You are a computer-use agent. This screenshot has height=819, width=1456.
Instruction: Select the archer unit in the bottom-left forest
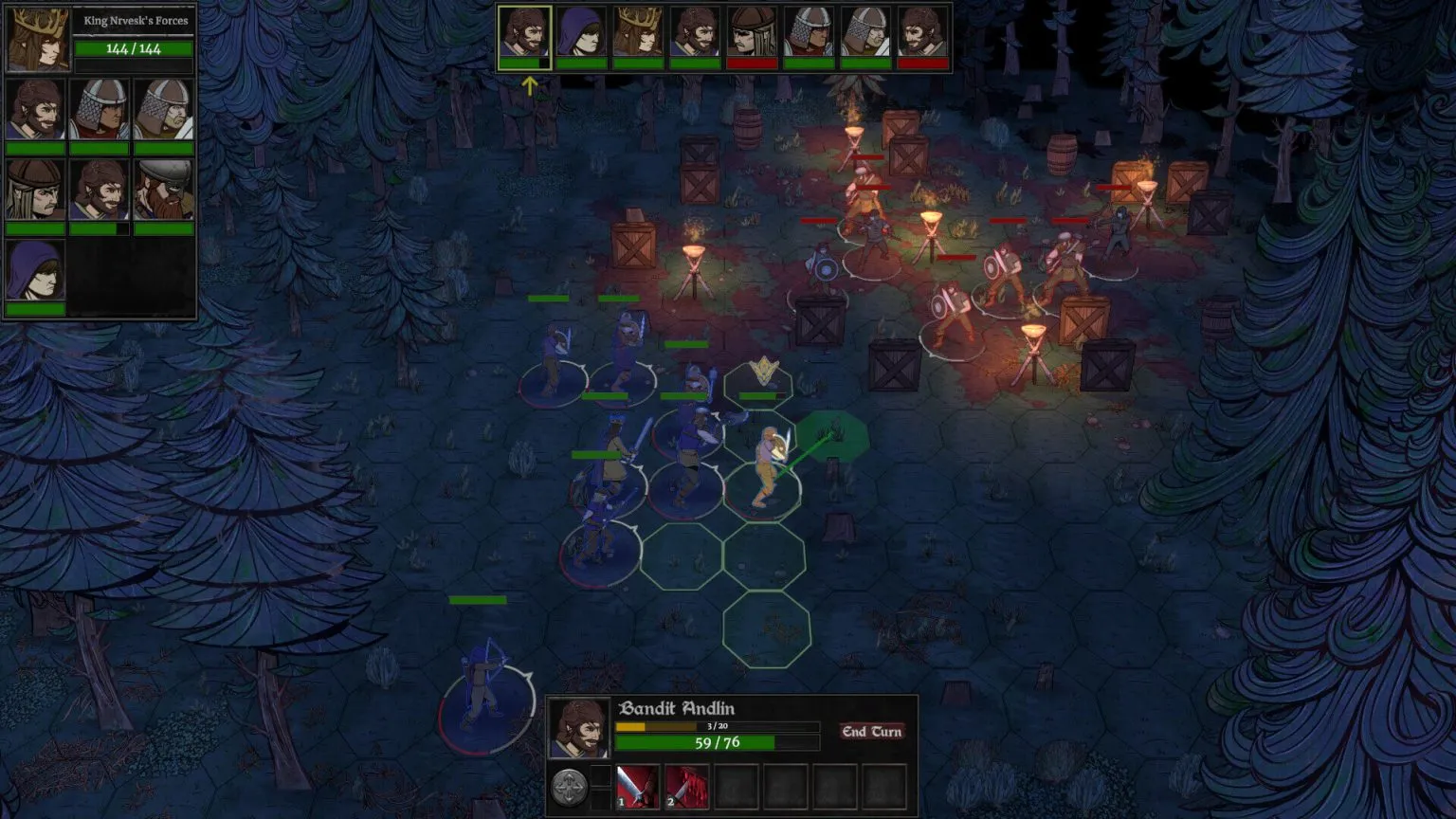(479, 687)
